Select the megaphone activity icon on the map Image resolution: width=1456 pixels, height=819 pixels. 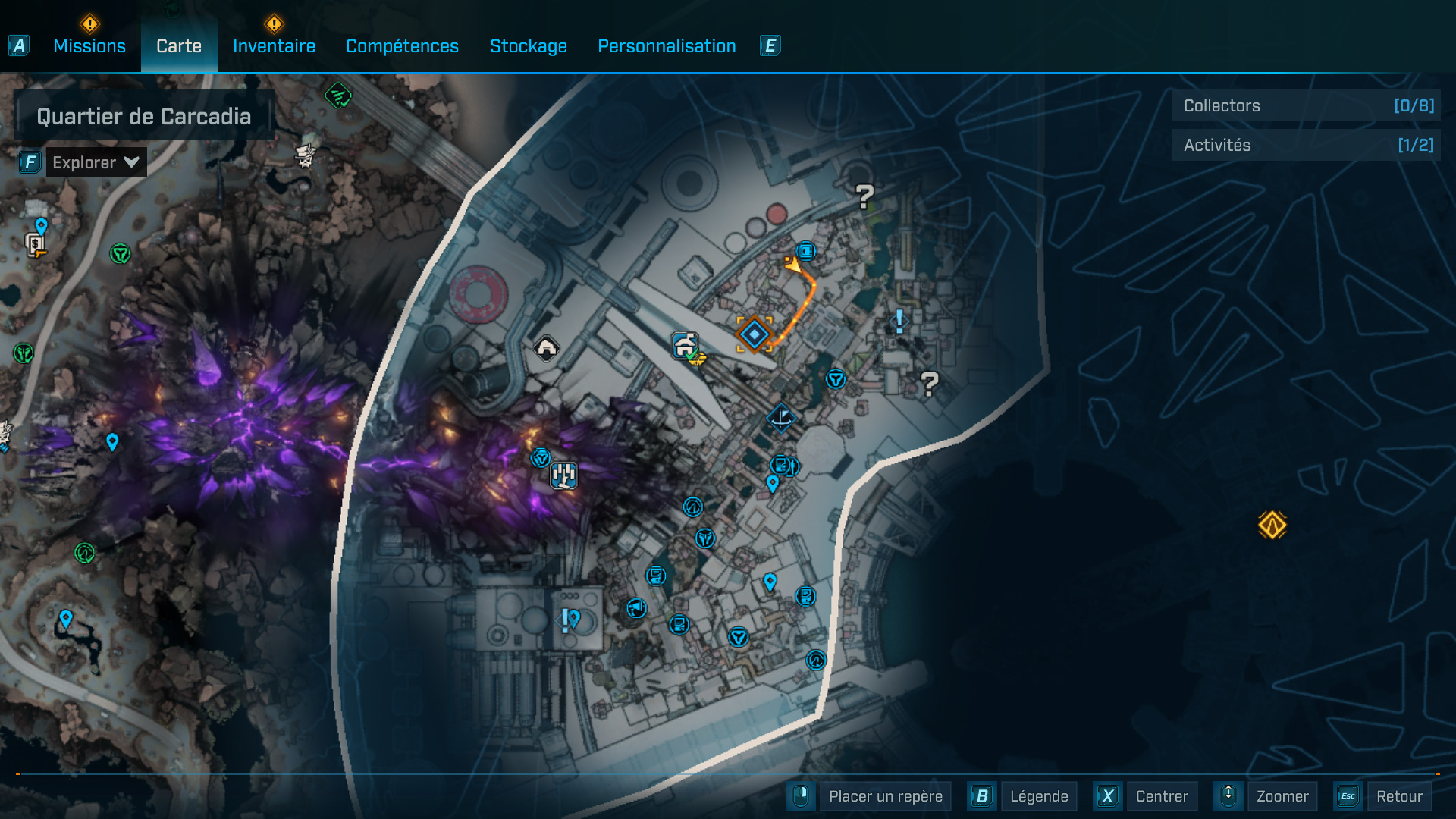637,607
